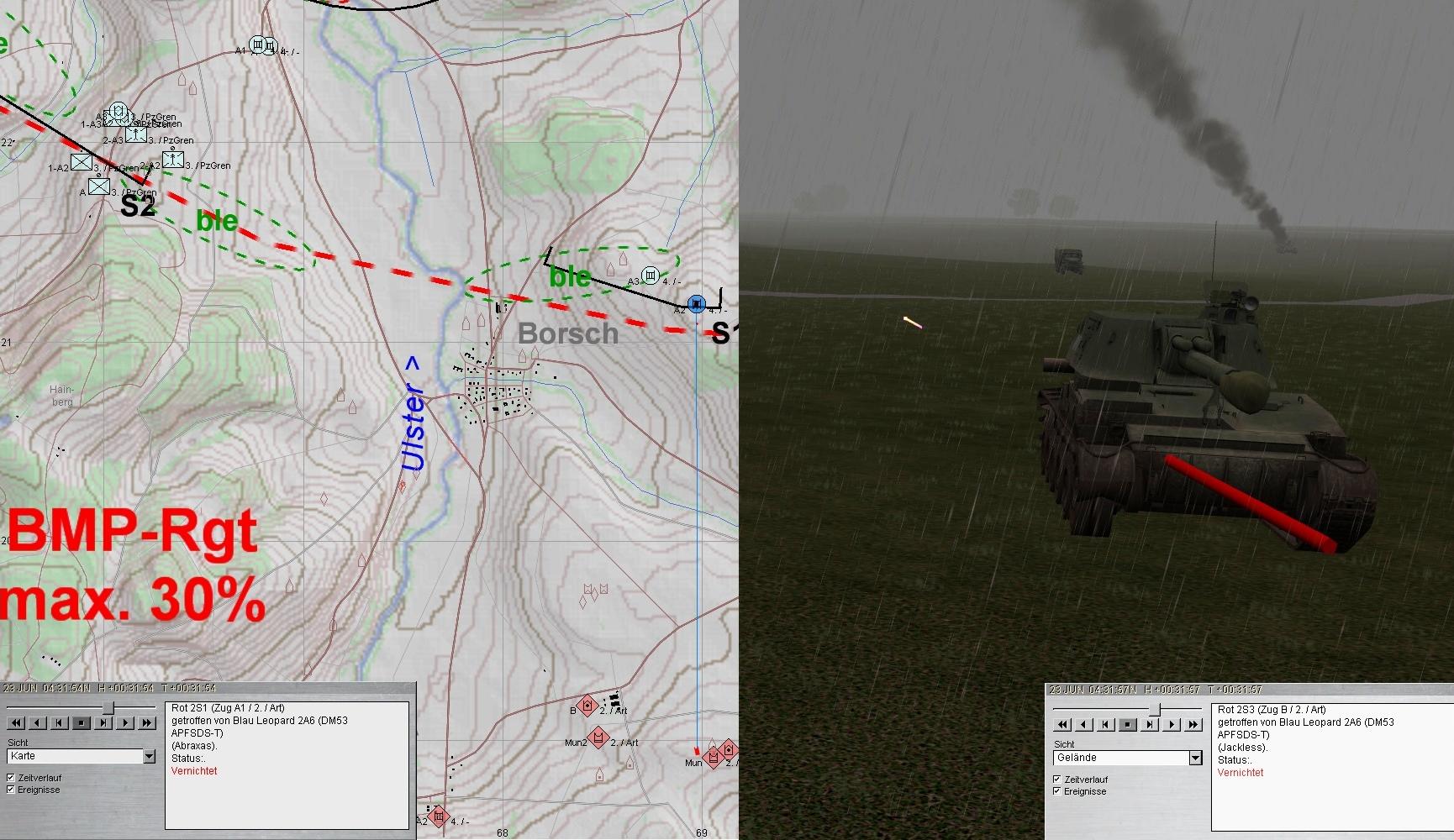Rewind fast in the Gelände replay panel
Screen dimensions: 1454x840
click(1062, 724)
